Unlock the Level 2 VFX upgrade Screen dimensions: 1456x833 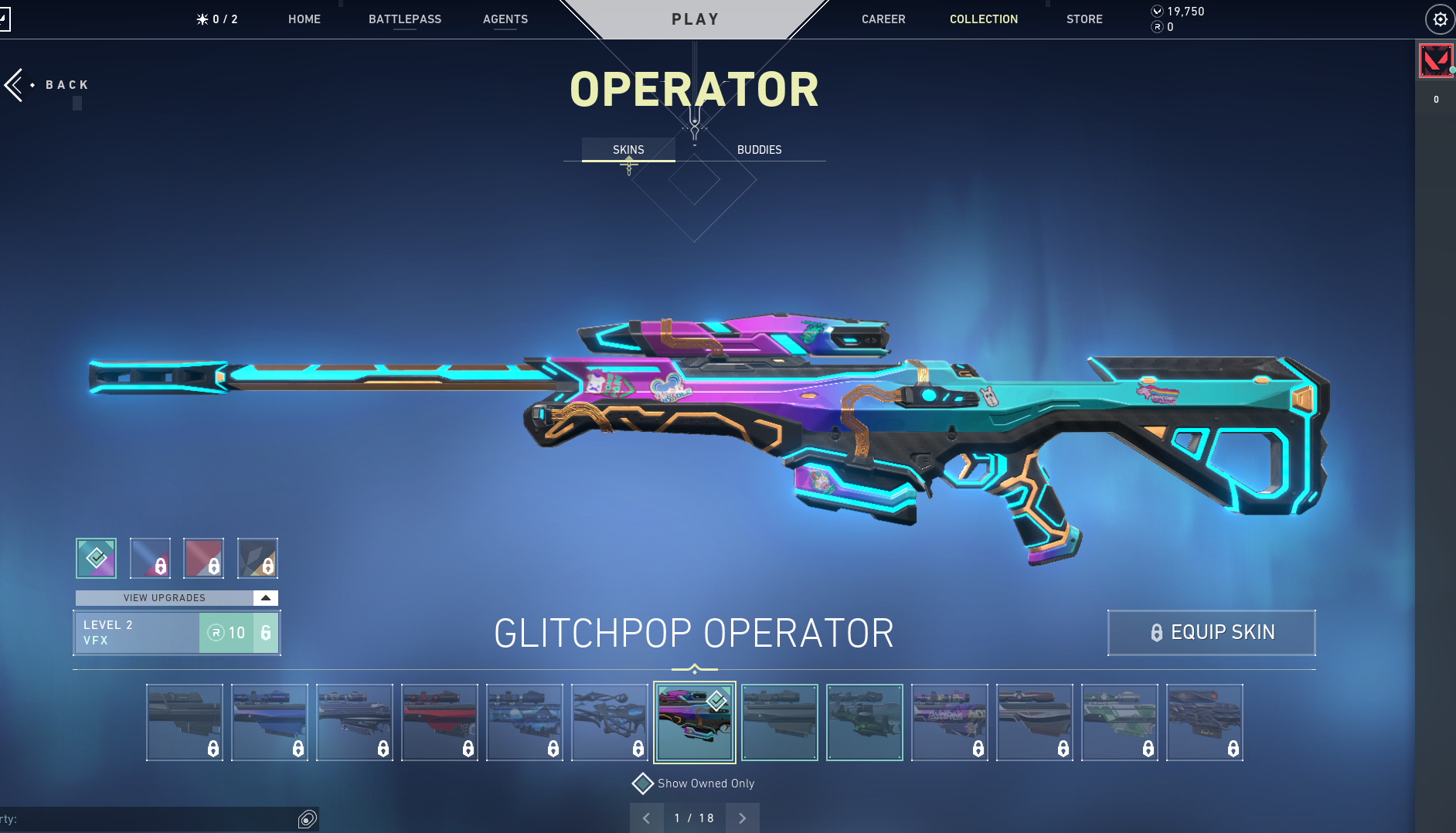[238, 633]
